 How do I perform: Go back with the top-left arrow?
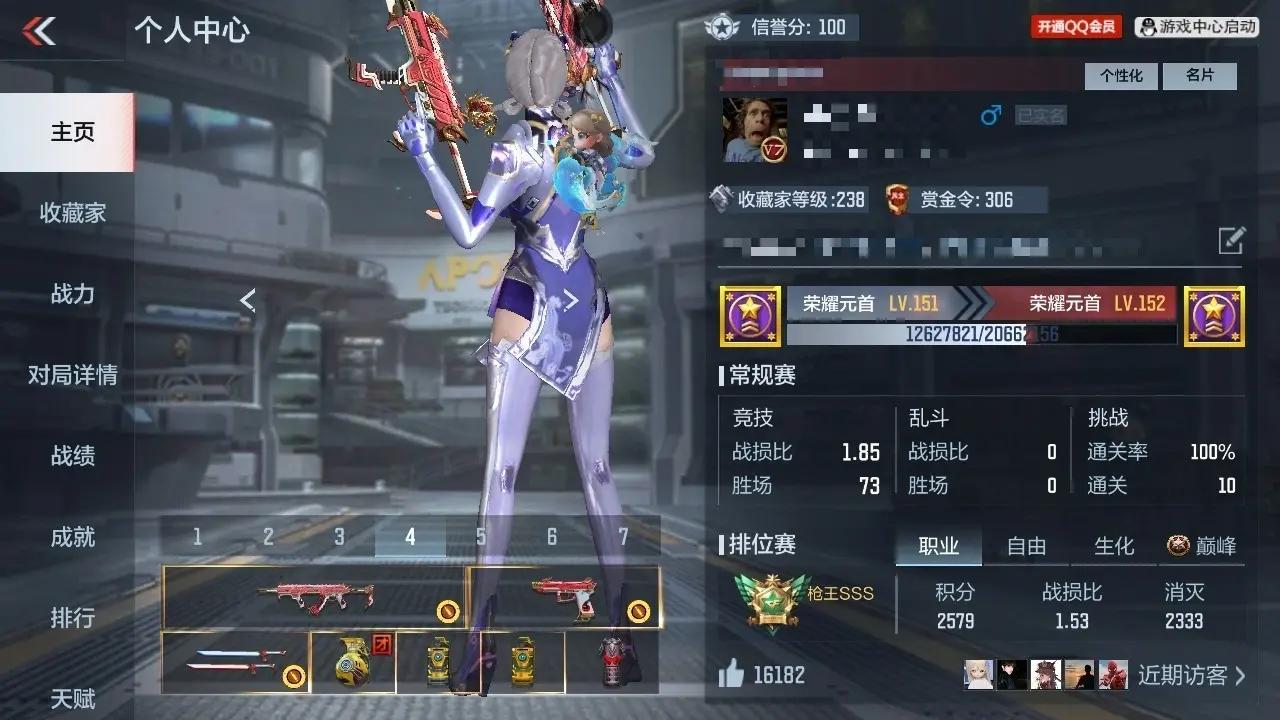40,31
